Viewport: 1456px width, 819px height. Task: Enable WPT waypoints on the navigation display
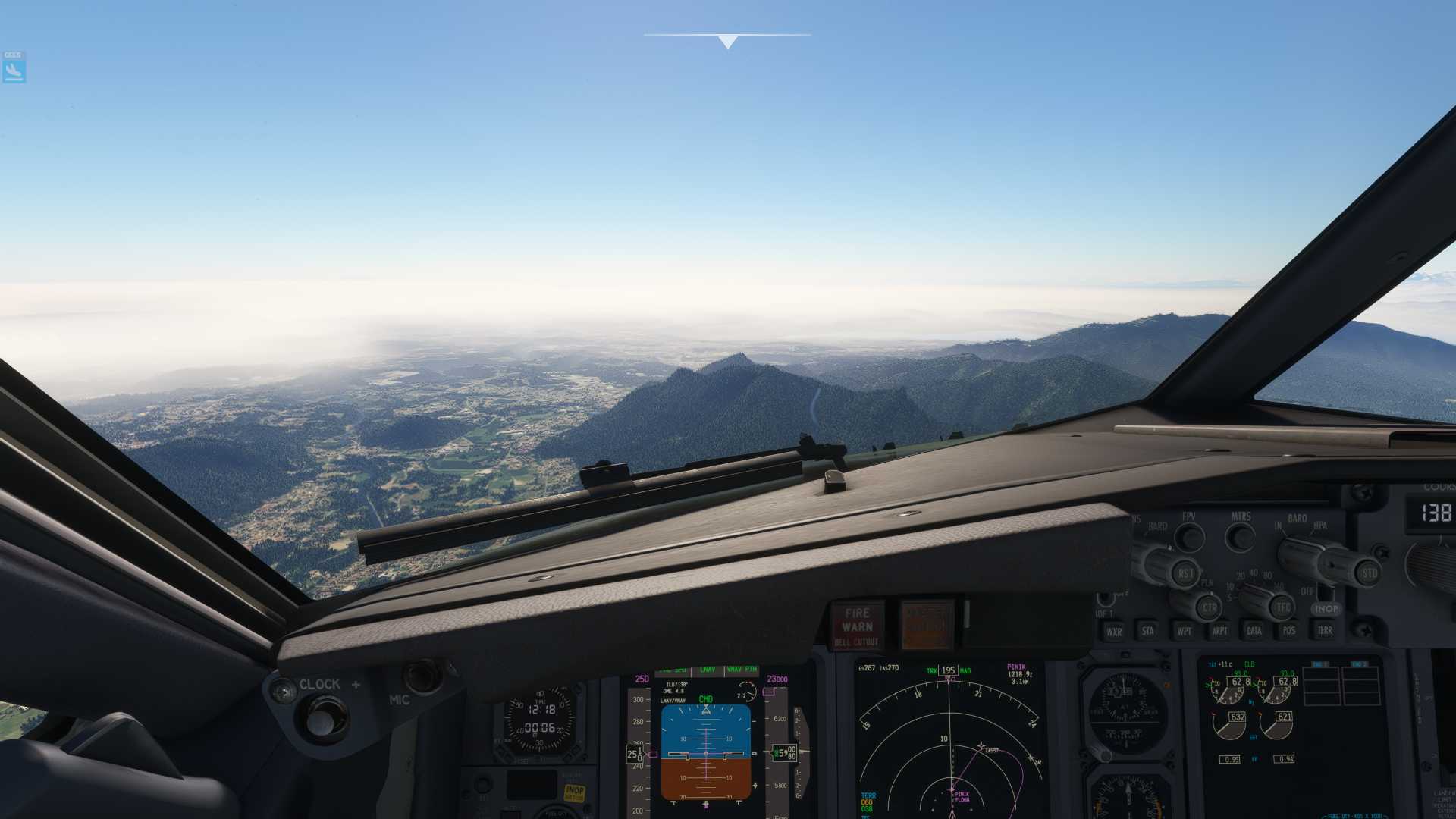coord(1185,631)
